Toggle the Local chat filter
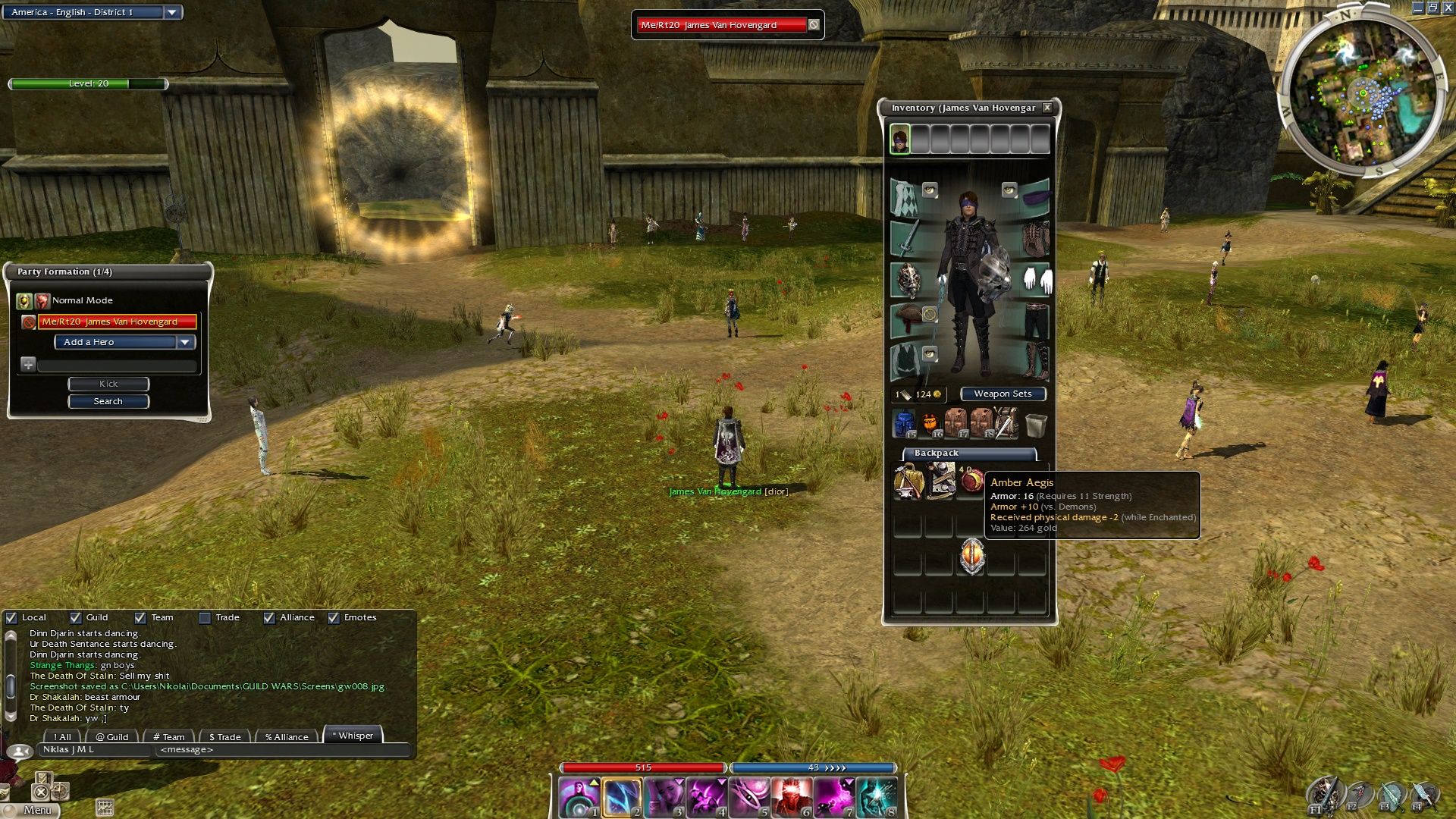Viewport: 1456px width, 819px height. pos(11,618)
